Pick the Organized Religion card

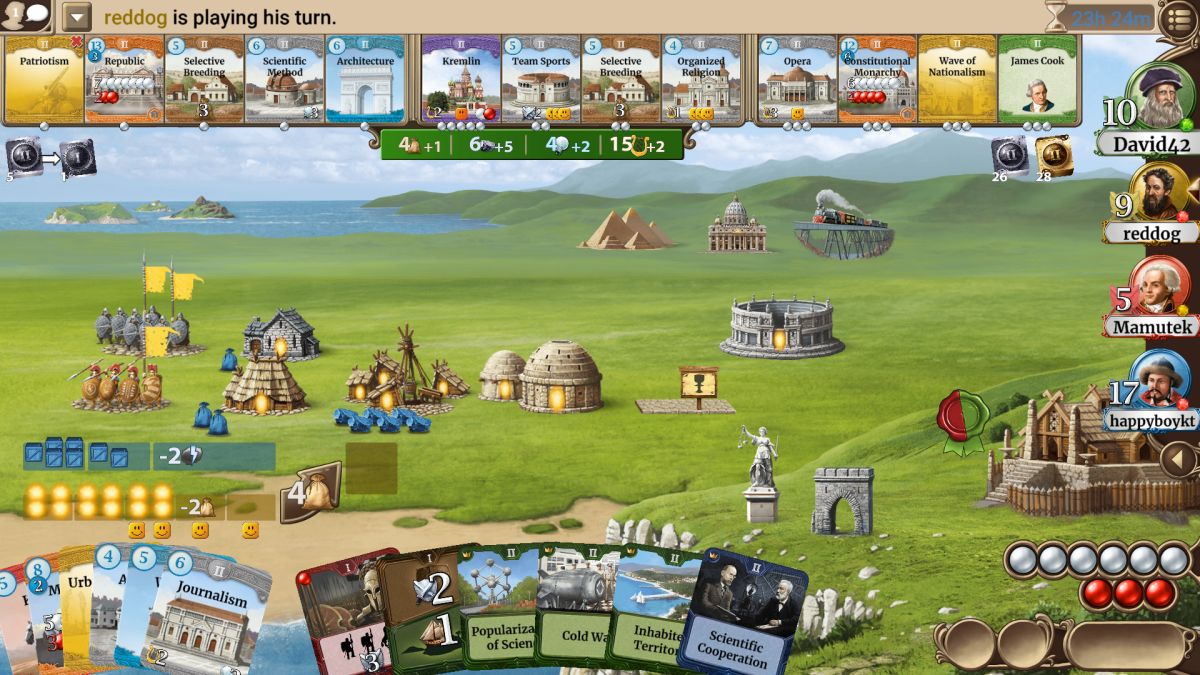click(701, 80)
